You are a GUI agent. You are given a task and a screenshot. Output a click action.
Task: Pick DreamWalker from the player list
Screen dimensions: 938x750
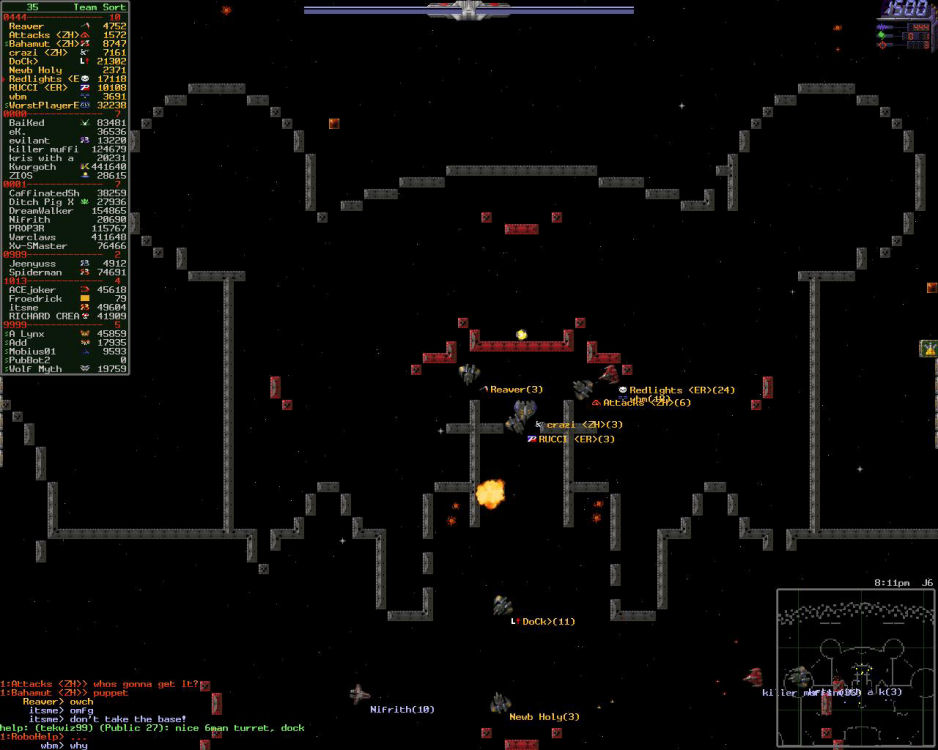43,211
